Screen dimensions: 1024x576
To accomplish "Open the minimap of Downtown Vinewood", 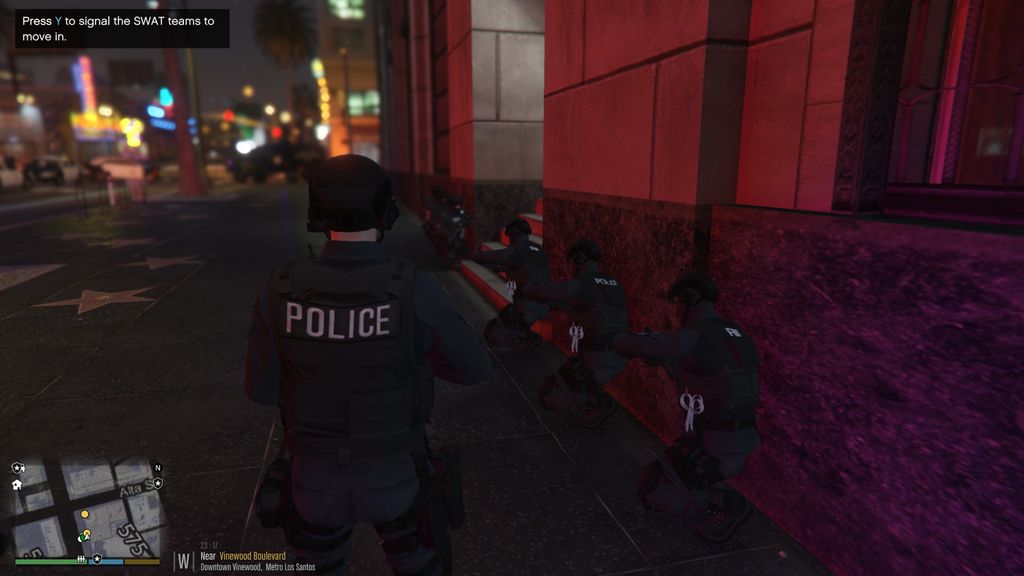I will [85, 507].
